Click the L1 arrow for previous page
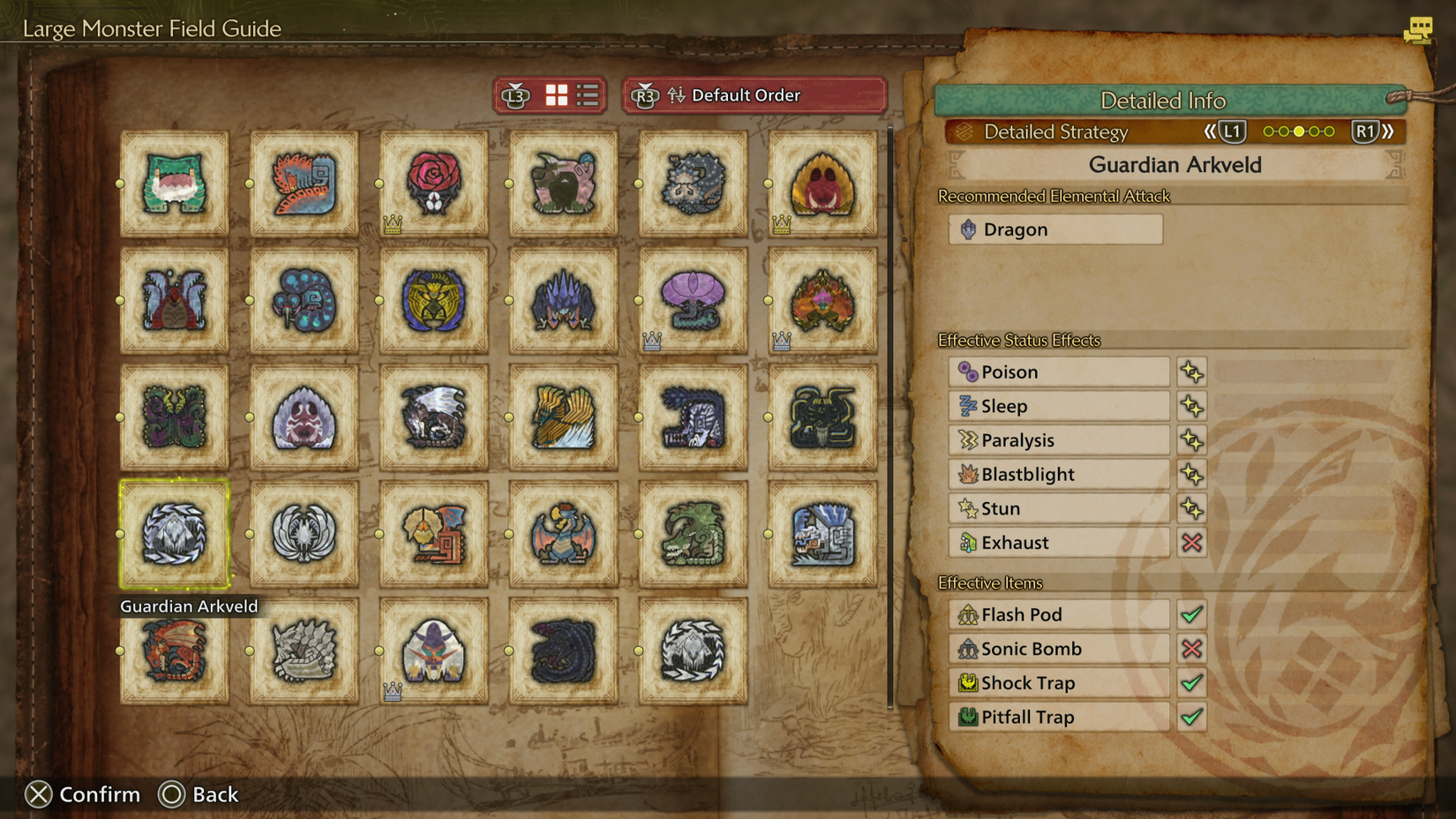 coord(1230,131)
